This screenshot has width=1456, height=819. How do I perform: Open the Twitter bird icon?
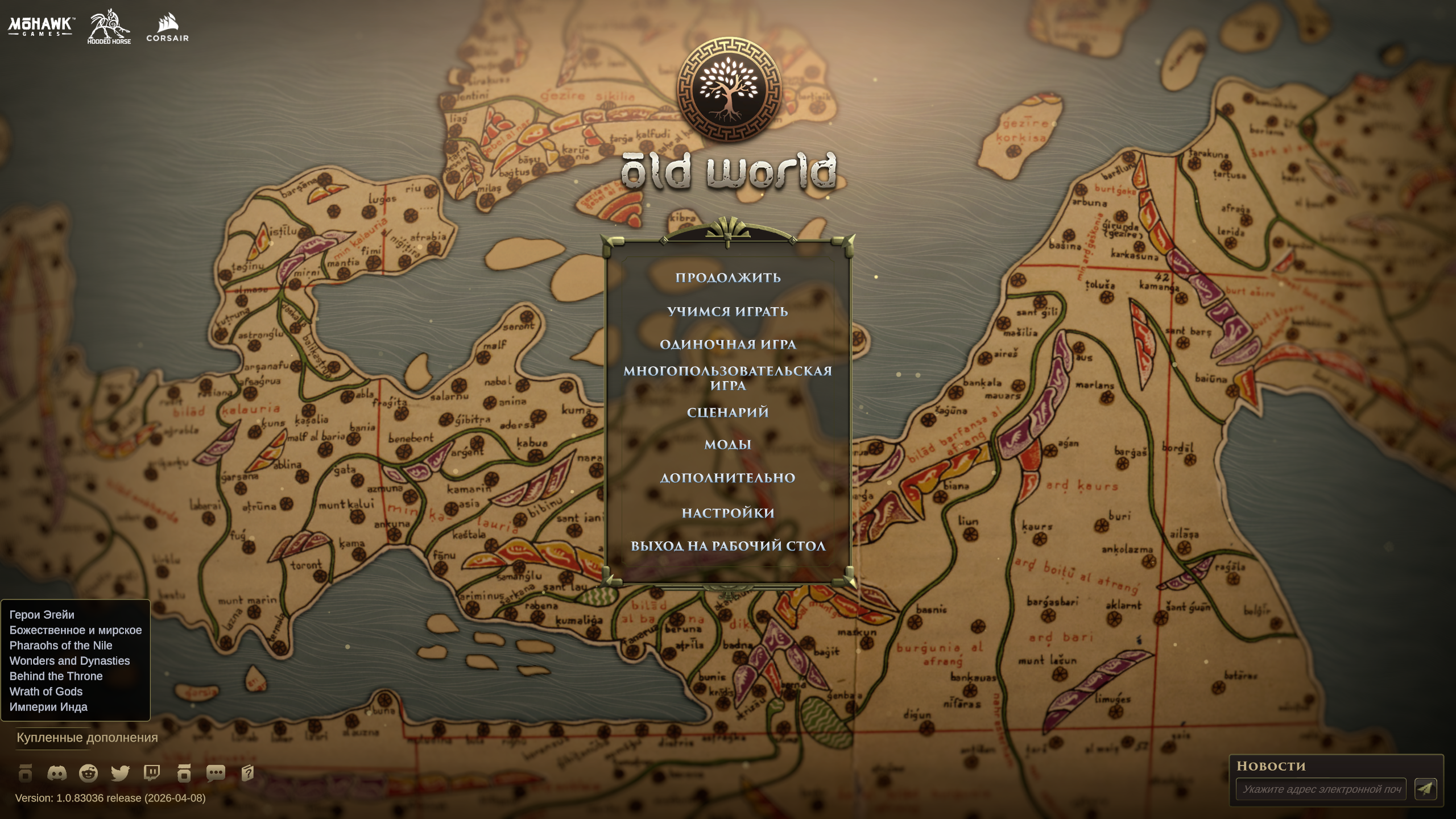tap(122, 773)
